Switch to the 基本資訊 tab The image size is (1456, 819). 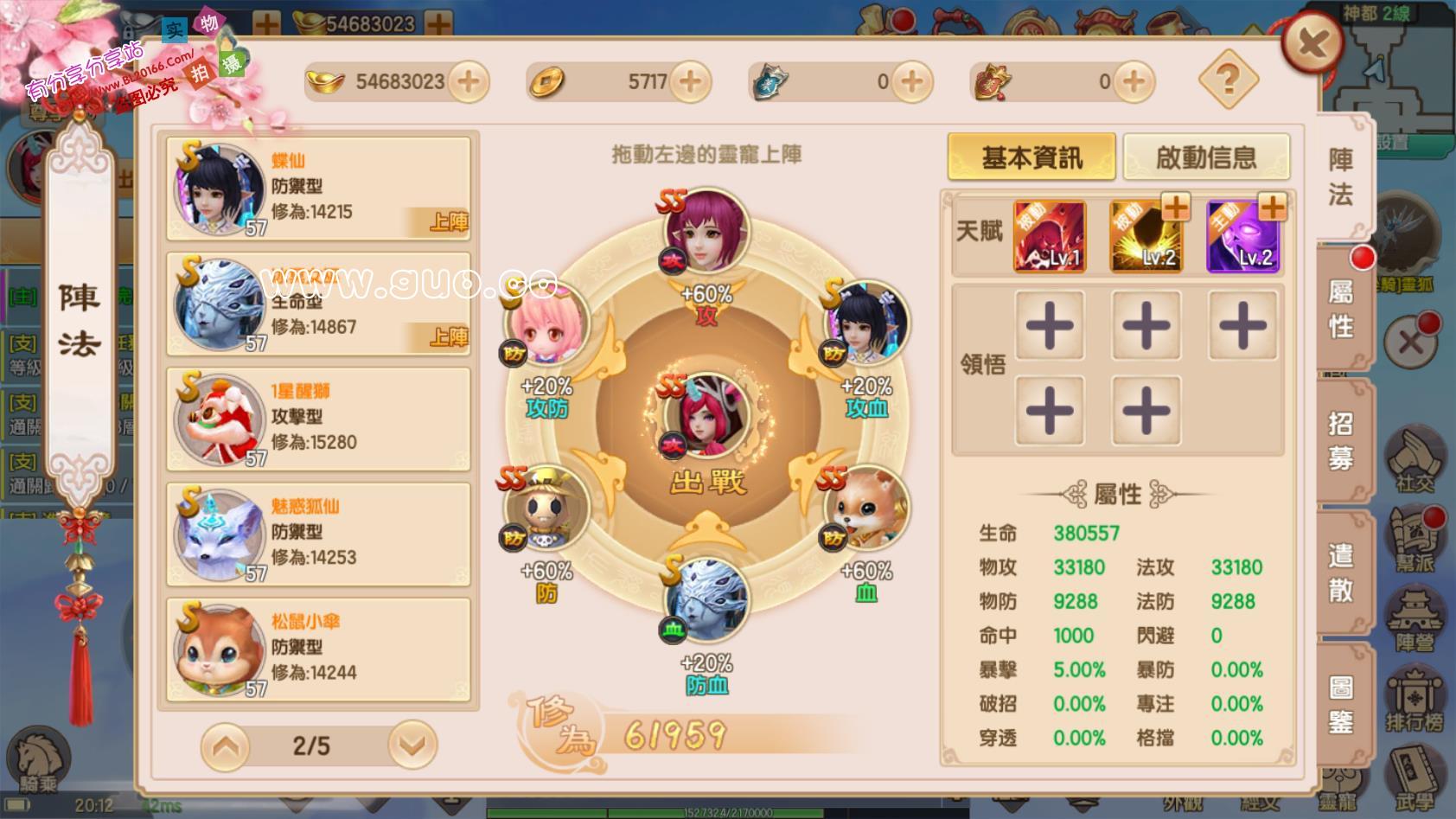click(x=1031, y=157)
